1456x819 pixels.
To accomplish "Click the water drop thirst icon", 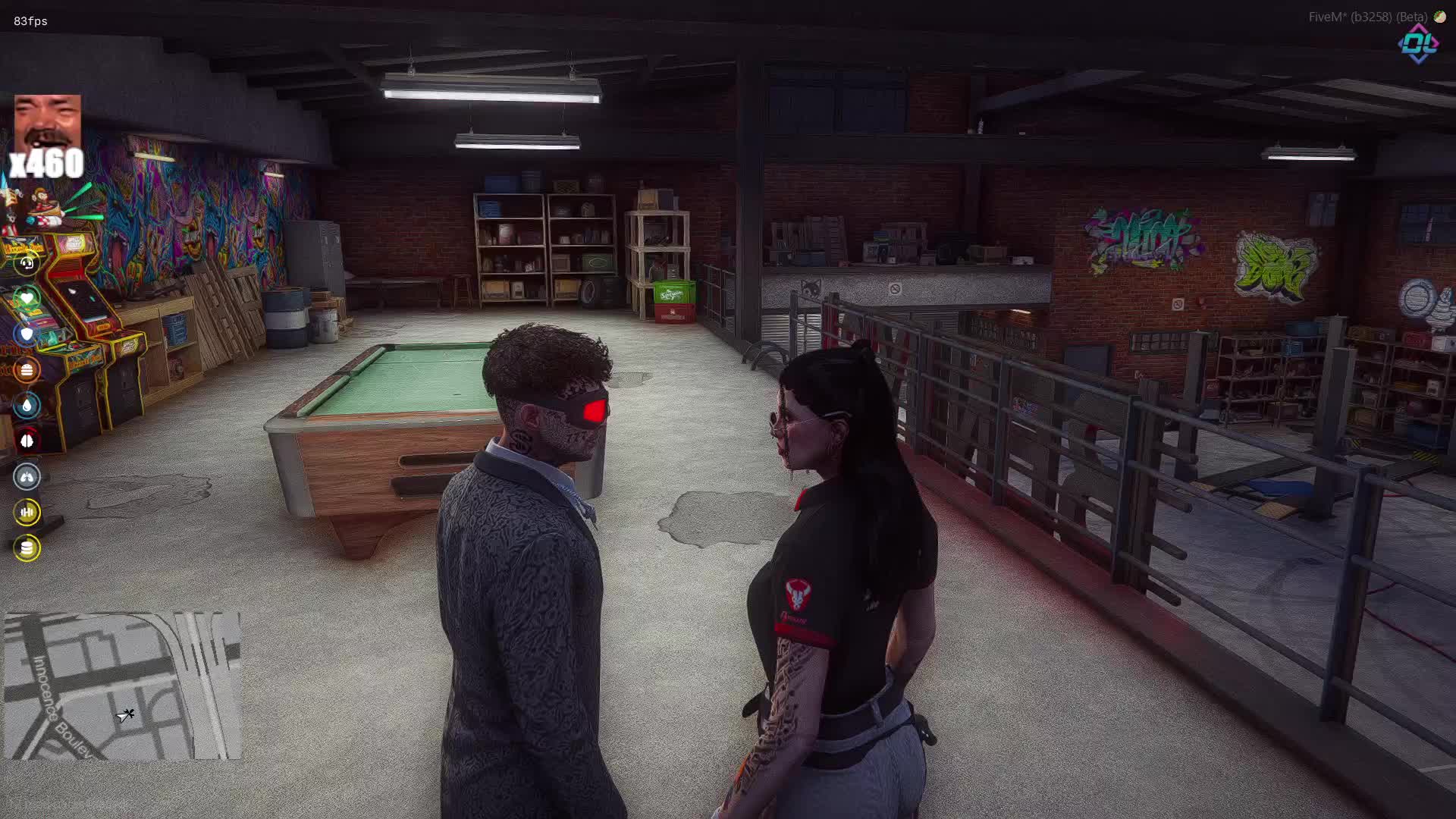I will pyautogui.click(x=27, y=405).
